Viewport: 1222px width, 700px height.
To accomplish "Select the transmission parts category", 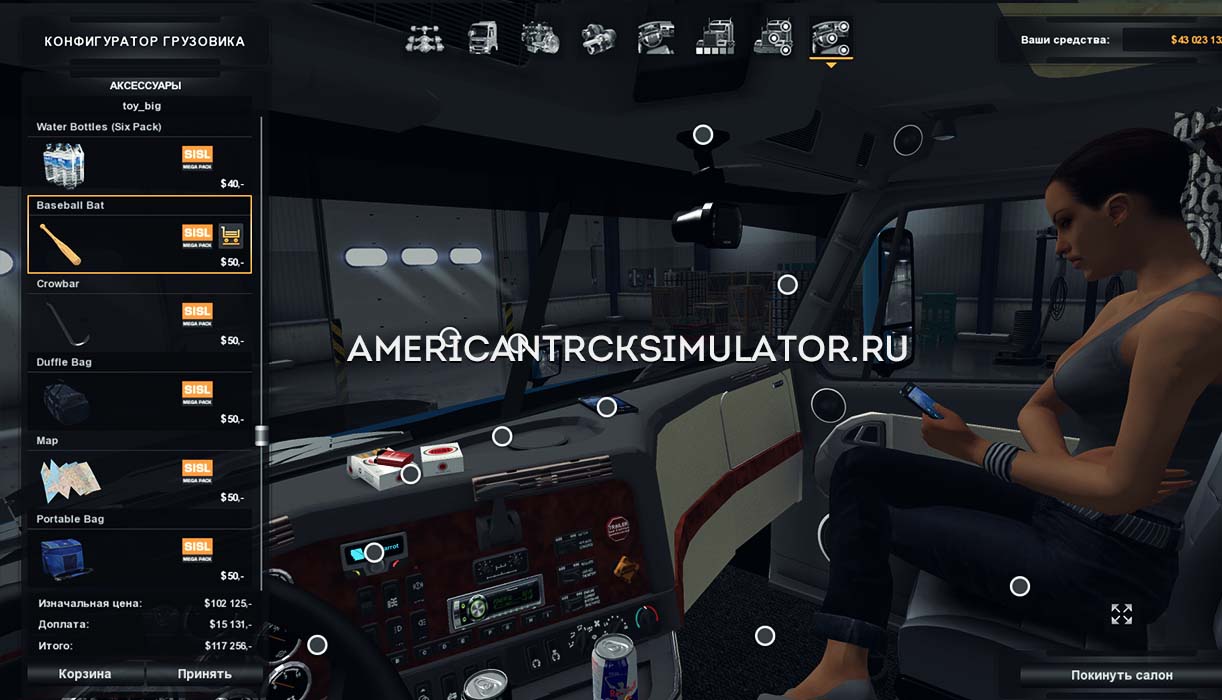I will 598,38.
